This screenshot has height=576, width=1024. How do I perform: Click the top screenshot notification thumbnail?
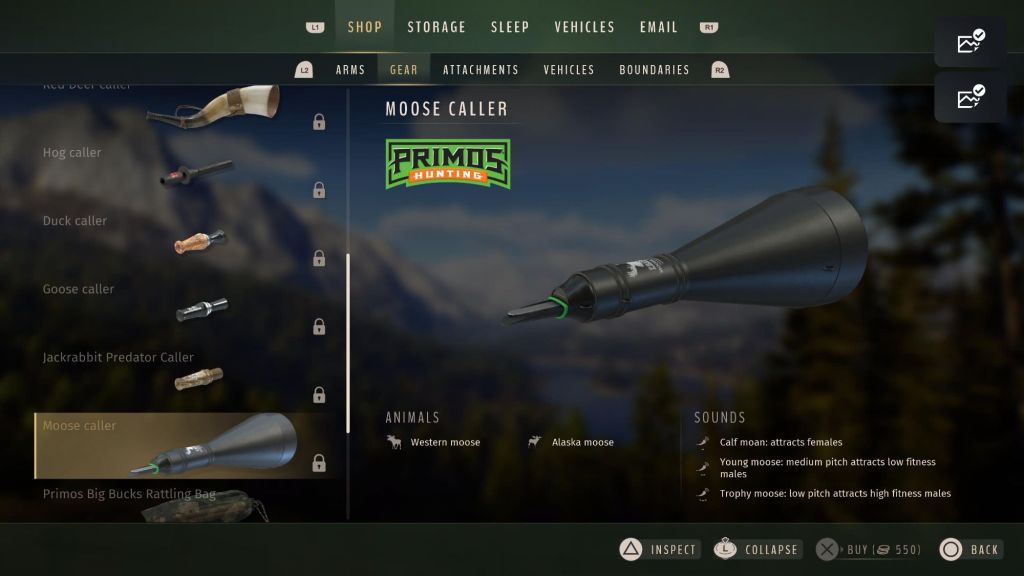click(970, 42)
